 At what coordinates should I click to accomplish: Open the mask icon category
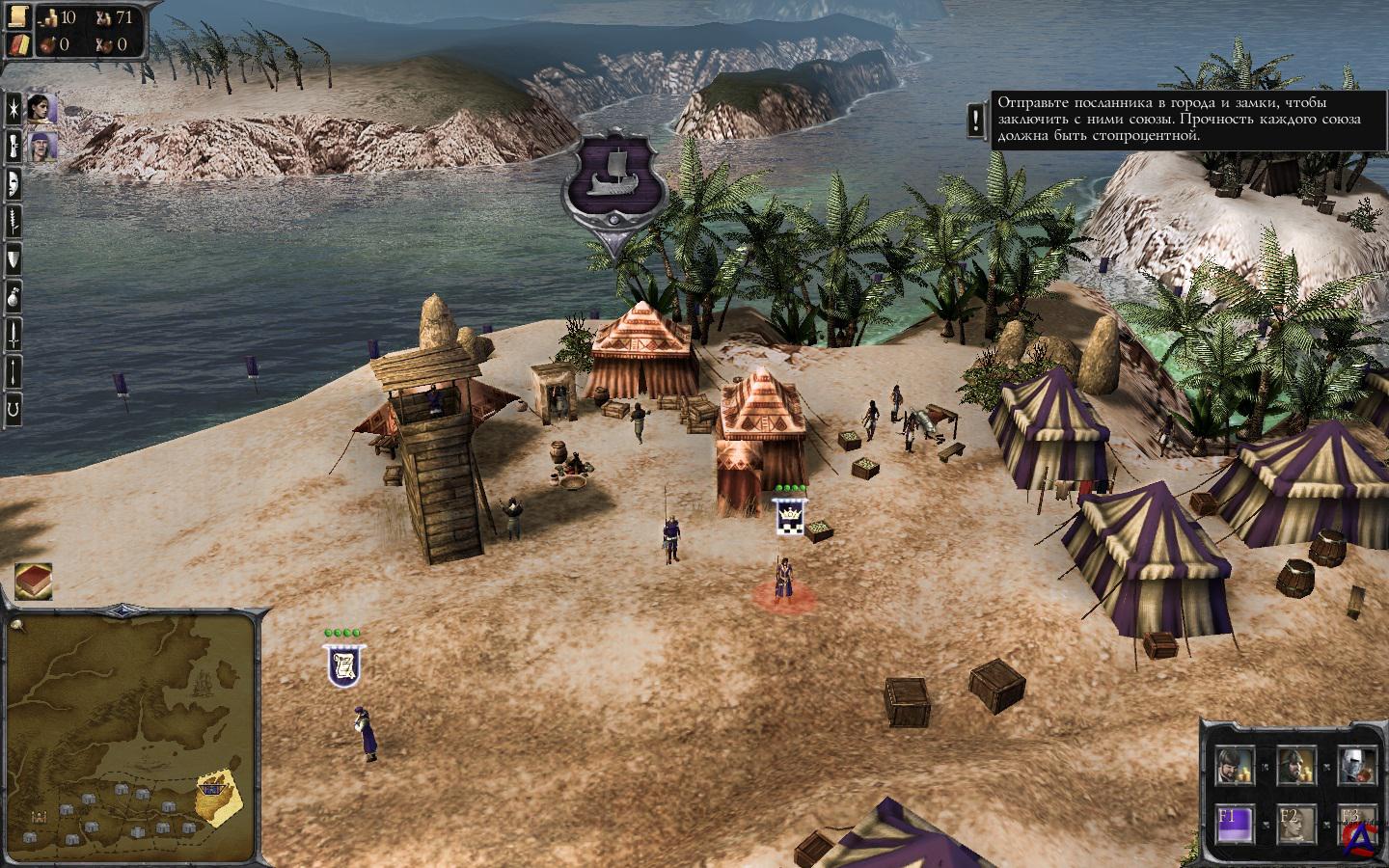14,183
